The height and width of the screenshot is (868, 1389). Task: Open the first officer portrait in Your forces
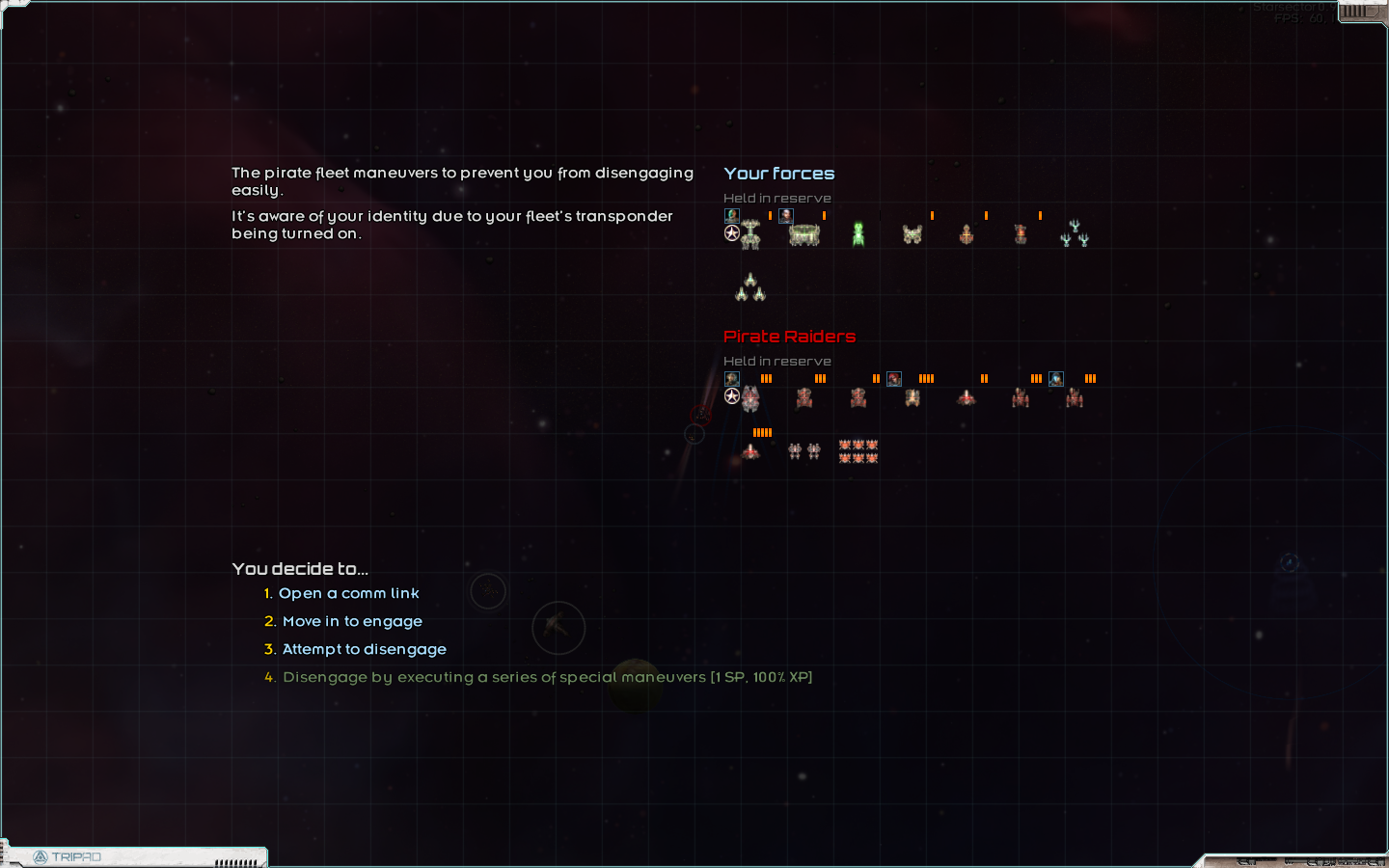point(731,215)
